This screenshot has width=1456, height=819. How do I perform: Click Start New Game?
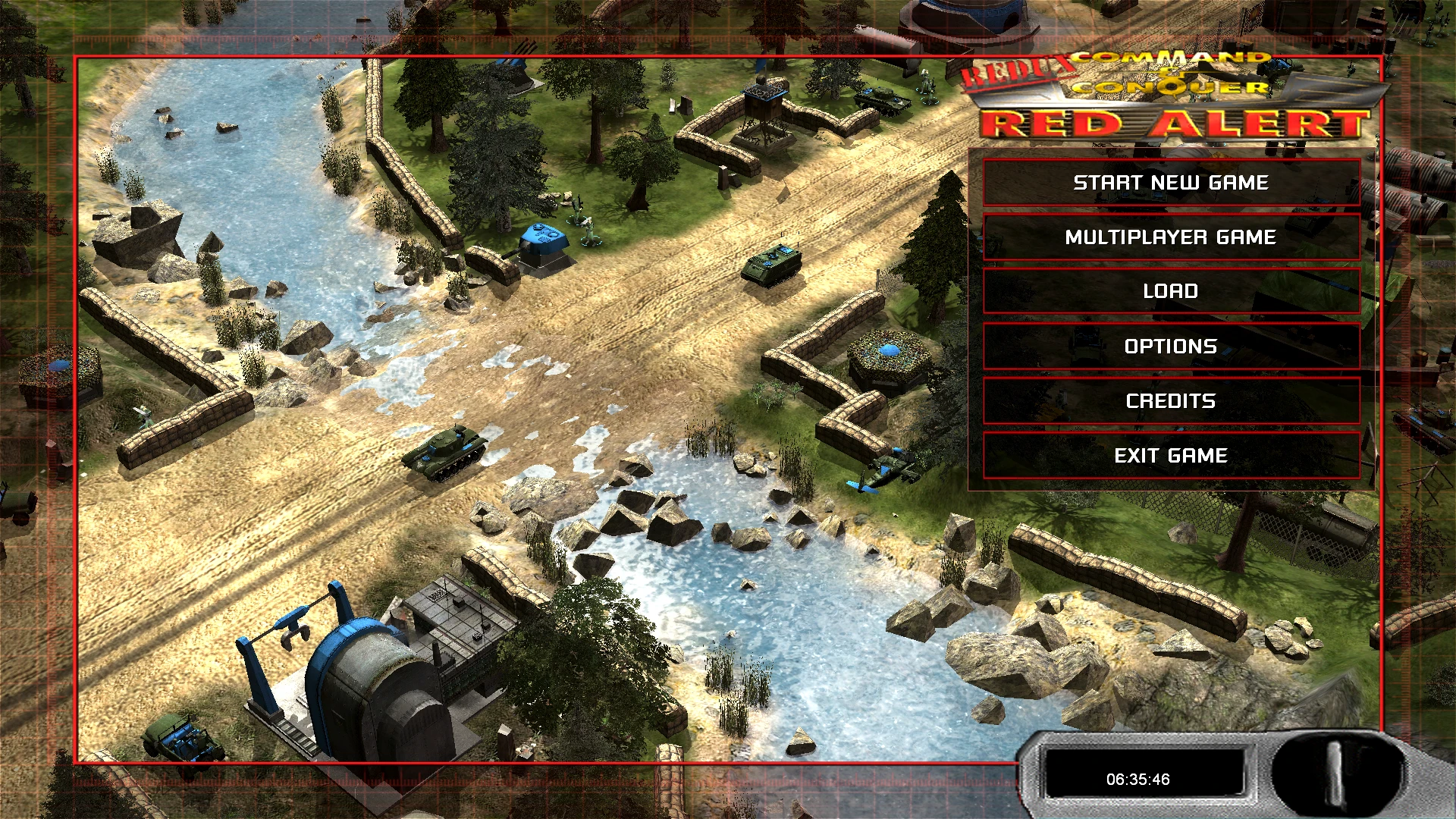(1170, 182)
